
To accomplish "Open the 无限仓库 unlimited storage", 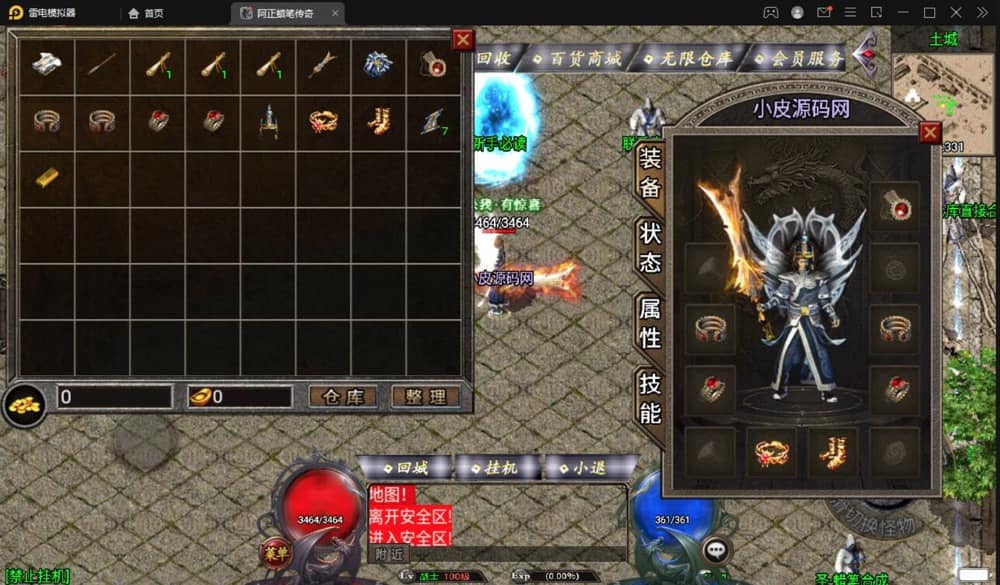I will 688,58.
